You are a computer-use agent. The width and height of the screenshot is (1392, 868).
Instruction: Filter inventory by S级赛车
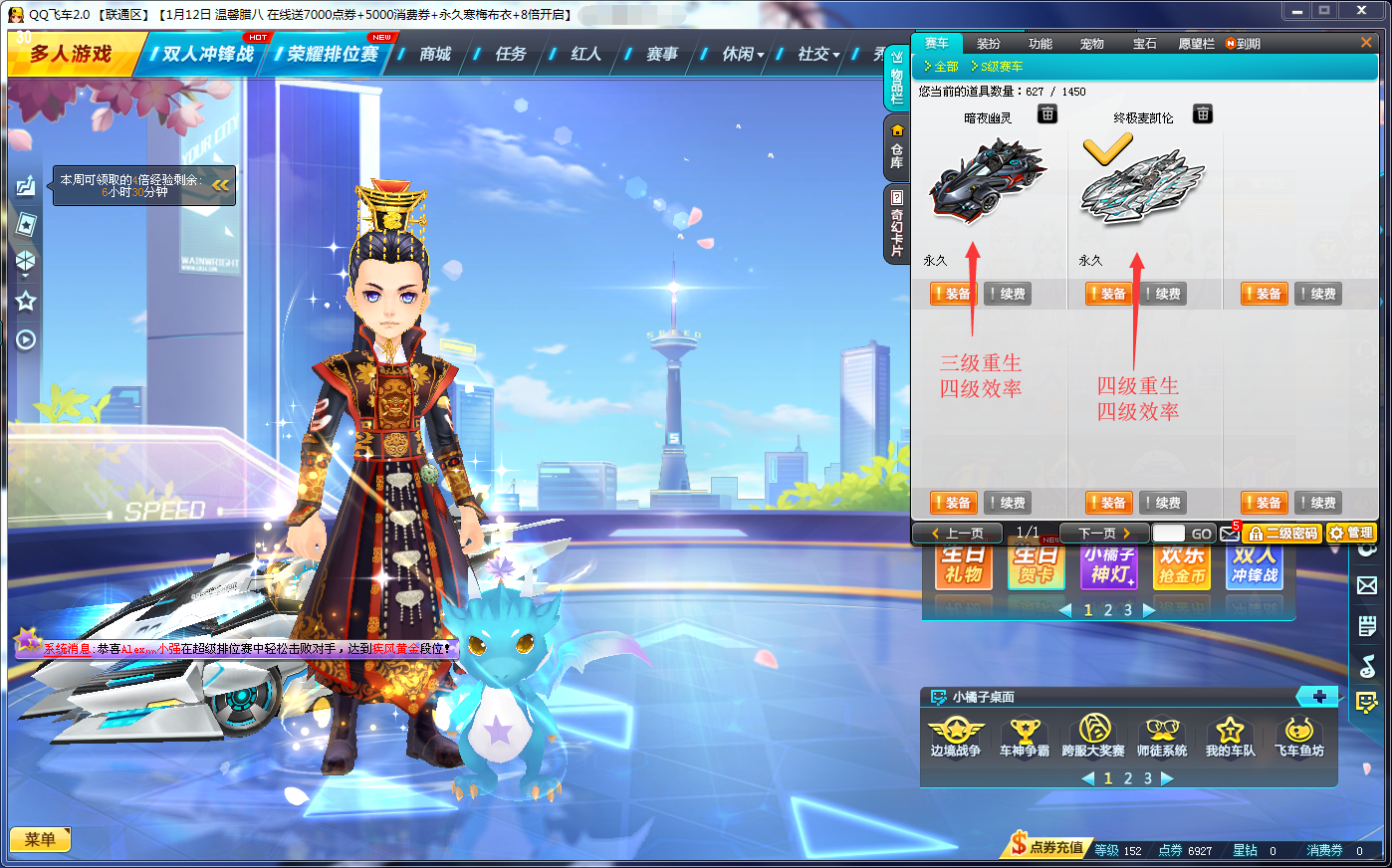click(x=998, y=67)
